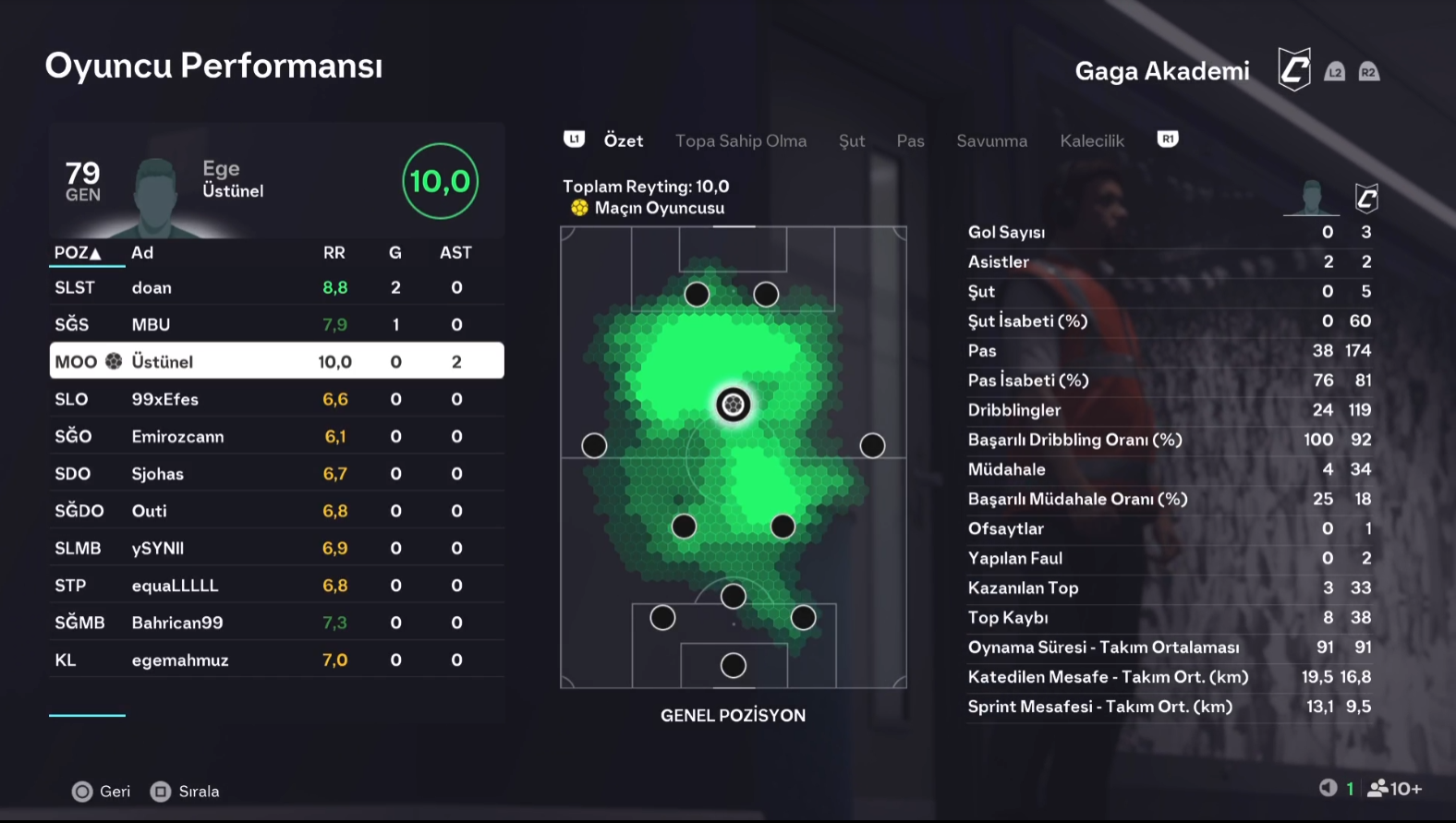Go back with the Geri button
The image size is (1456, 823).
pyautogui.click(x=102, y=792)
